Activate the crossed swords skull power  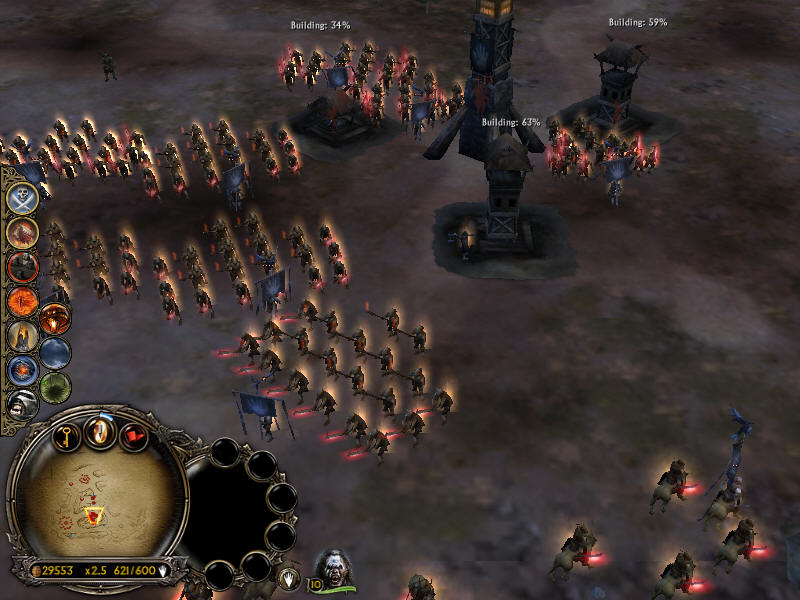pos(22,197)
